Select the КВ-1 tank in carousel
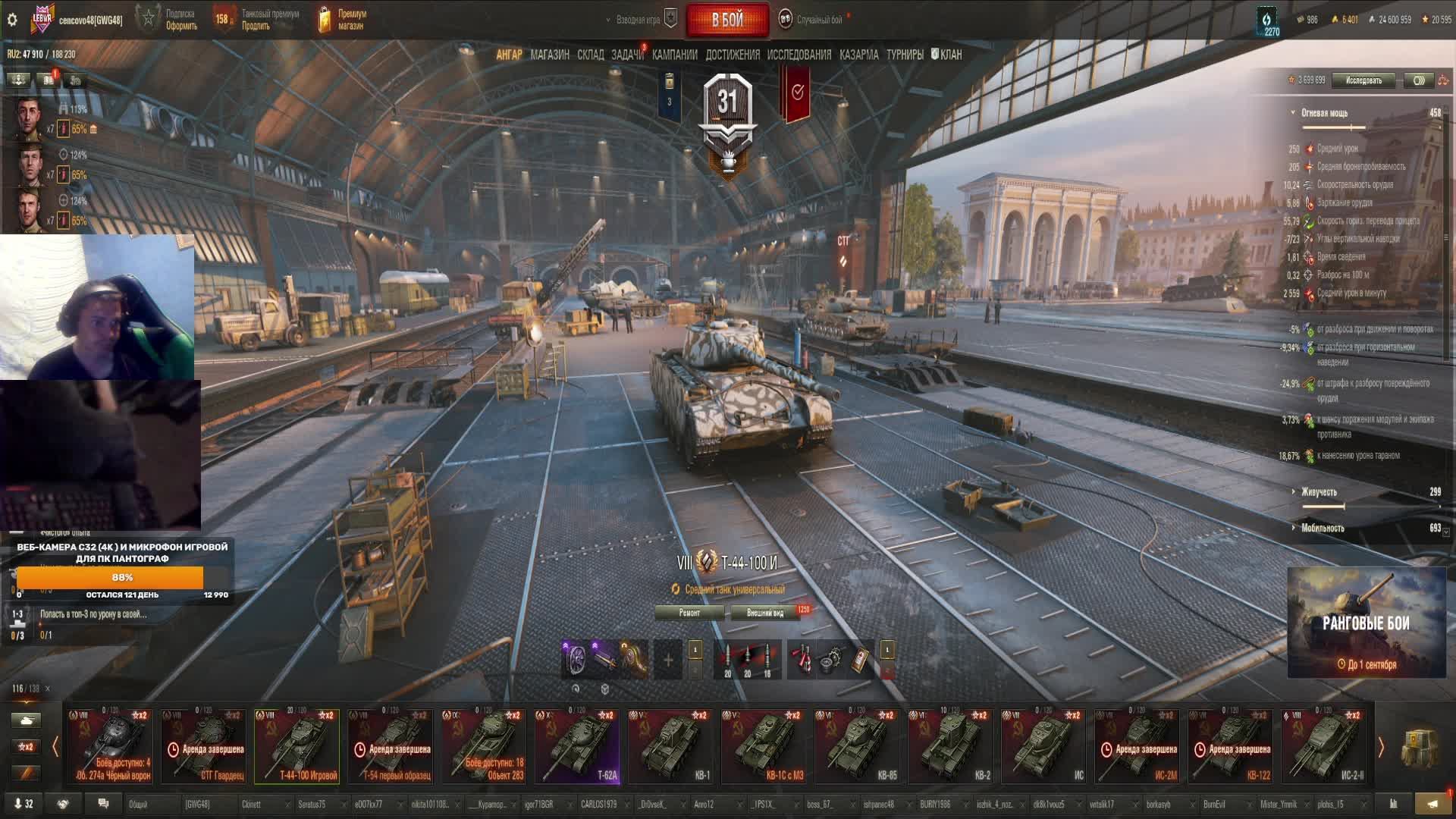Screen dimensions: 1456x819 pyautogui.click(x=672, y=745)
